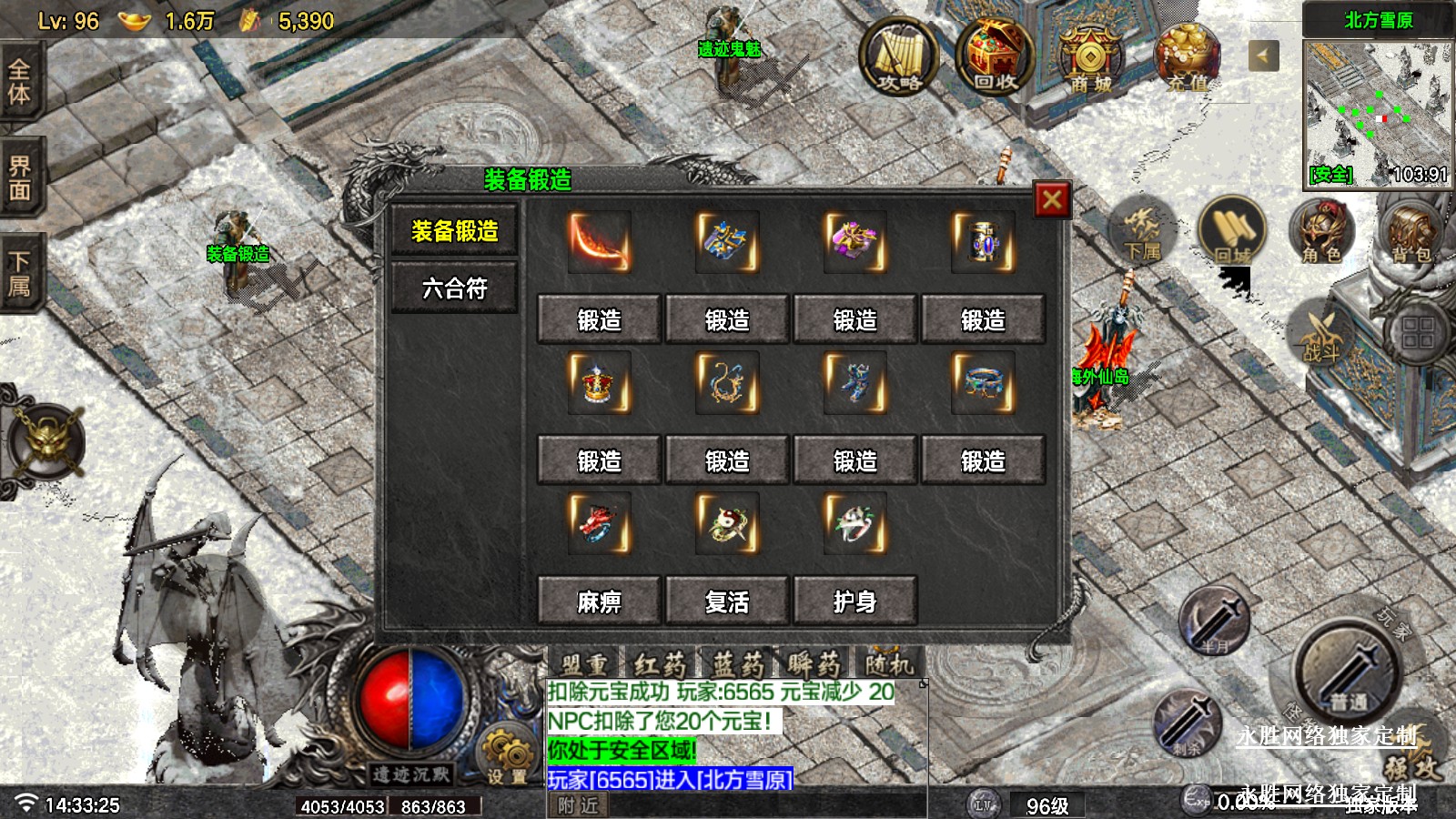Choose the 麻痹 ring button

[599, 601]
